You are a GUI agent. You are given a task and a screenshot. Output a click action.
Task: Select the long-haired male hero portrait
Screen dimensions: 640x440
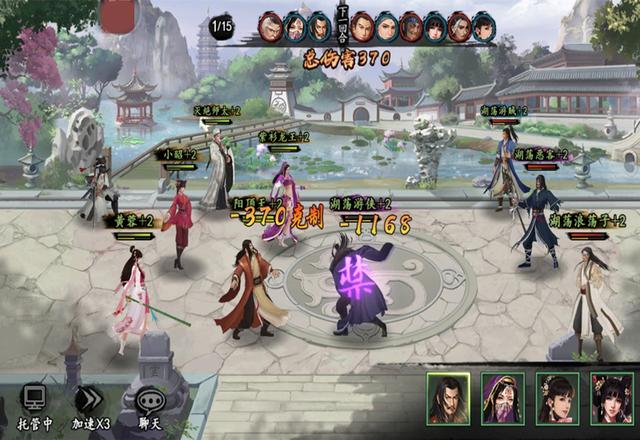(448, 398)
